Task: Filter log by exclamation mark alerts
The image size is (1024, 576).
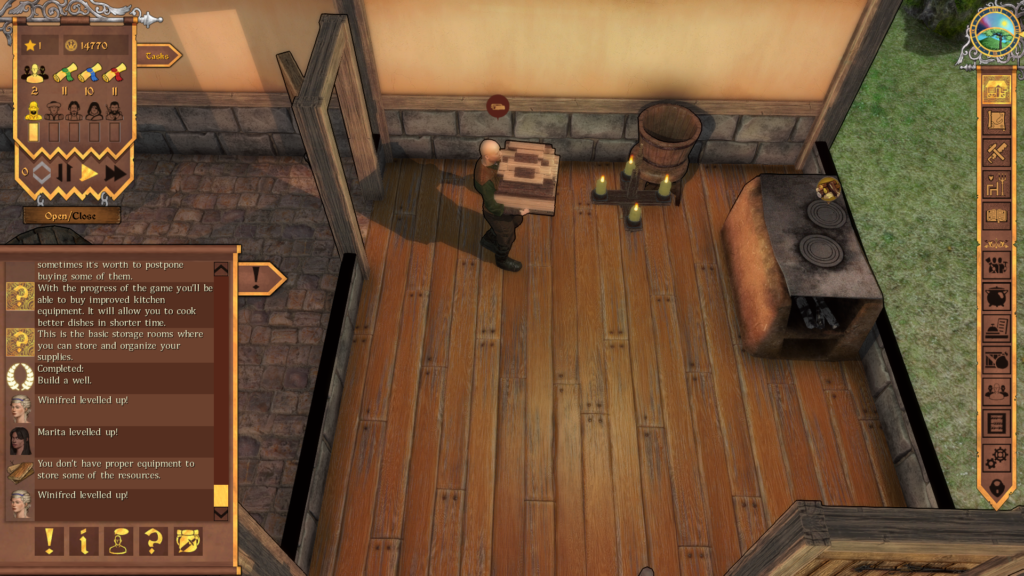Action: (x=50, y=541)
